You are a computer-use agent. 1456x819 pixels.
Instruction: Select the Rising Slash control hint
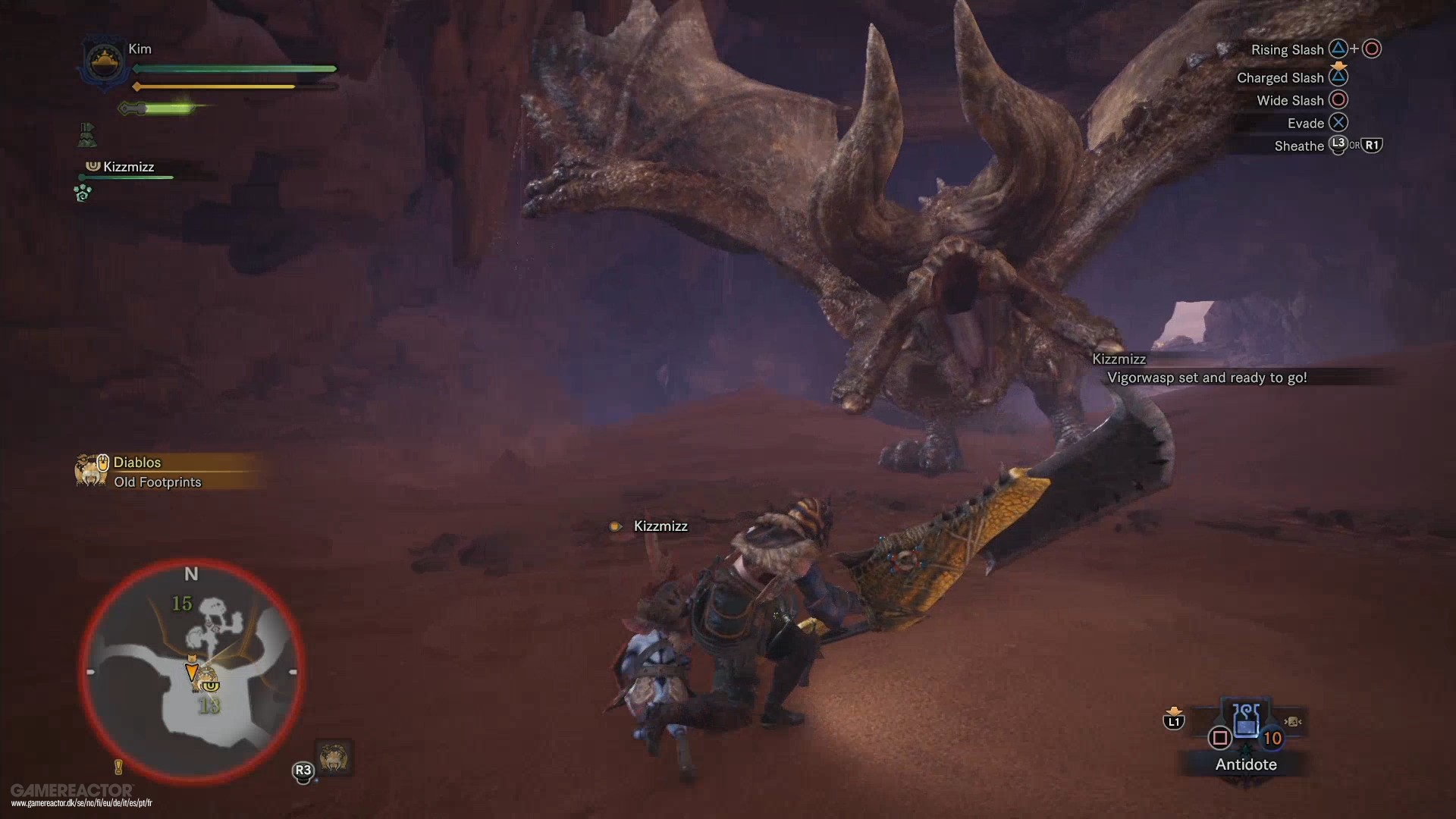(x=1288, y=49)
